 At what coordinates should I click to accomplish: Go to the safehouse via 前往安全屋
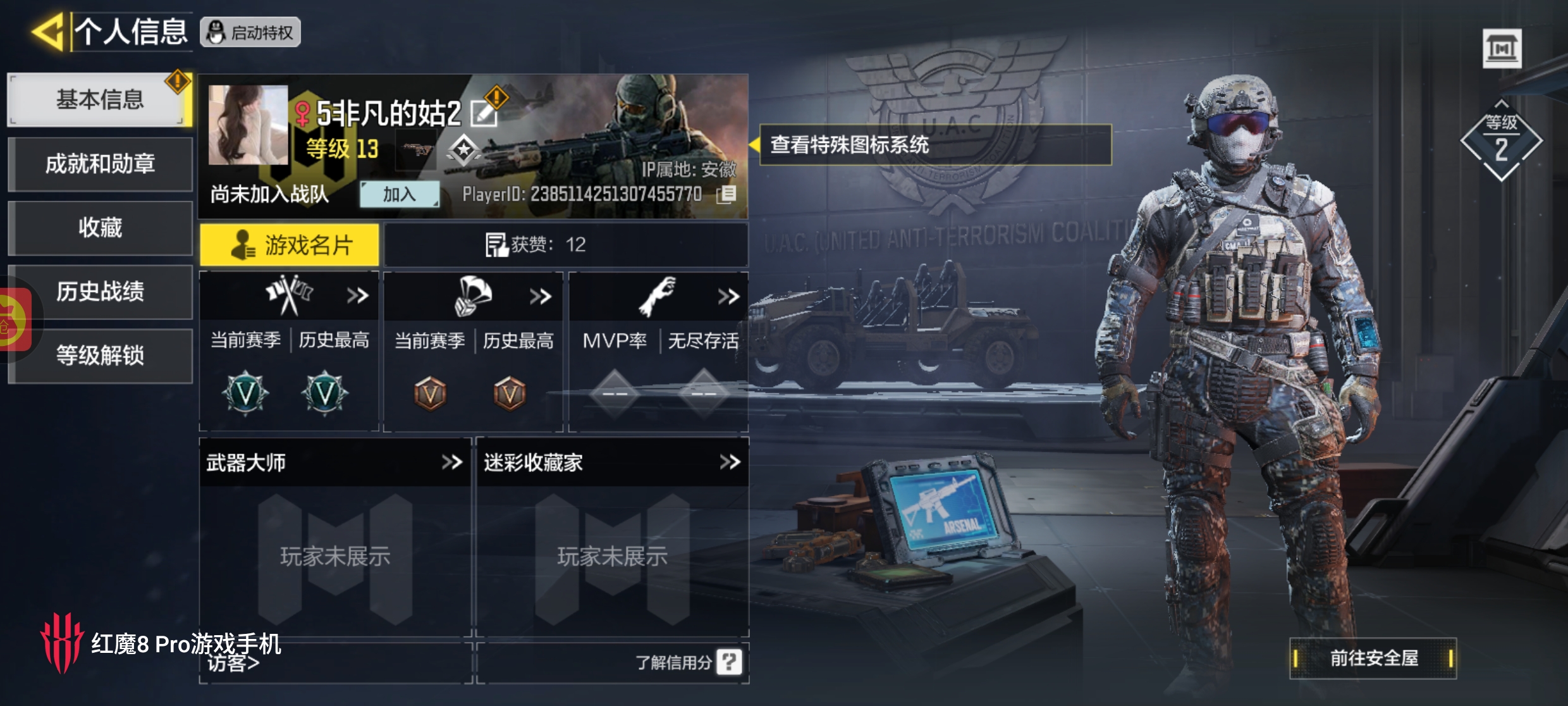1373,659
